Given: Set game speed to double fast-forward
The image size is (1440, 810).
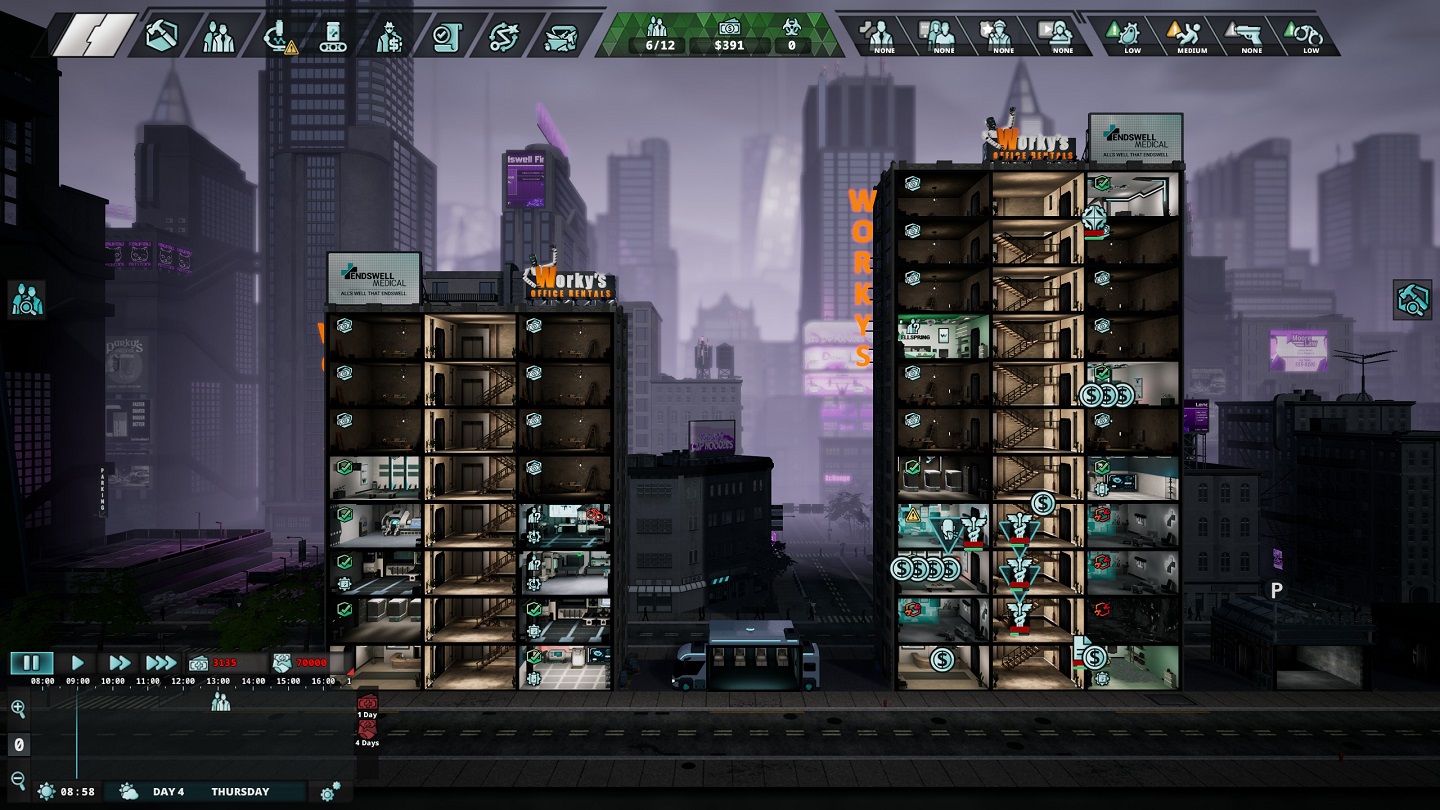Looking at the screenshot, I should pyautogui.click(x=119, y=662).
